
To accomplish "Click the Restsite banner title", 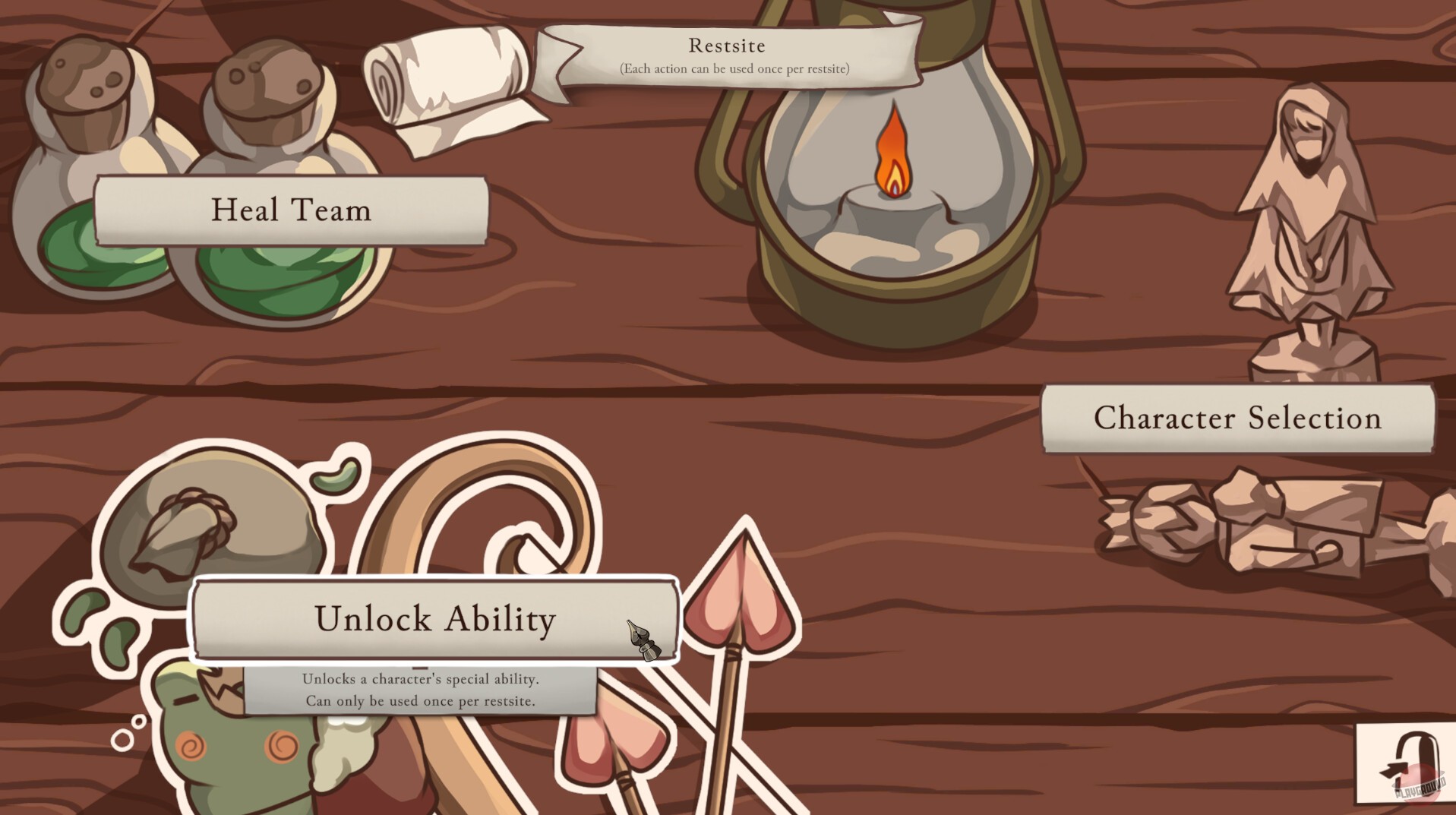I will click(725, 46).
